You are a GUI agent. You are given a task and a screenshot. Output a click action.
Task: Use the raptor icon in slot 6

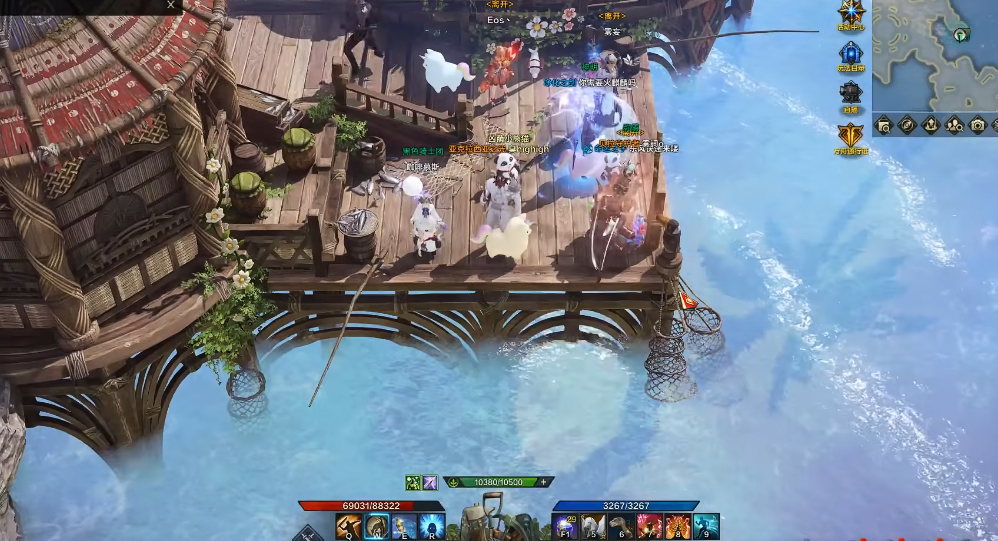pos(622,526)
